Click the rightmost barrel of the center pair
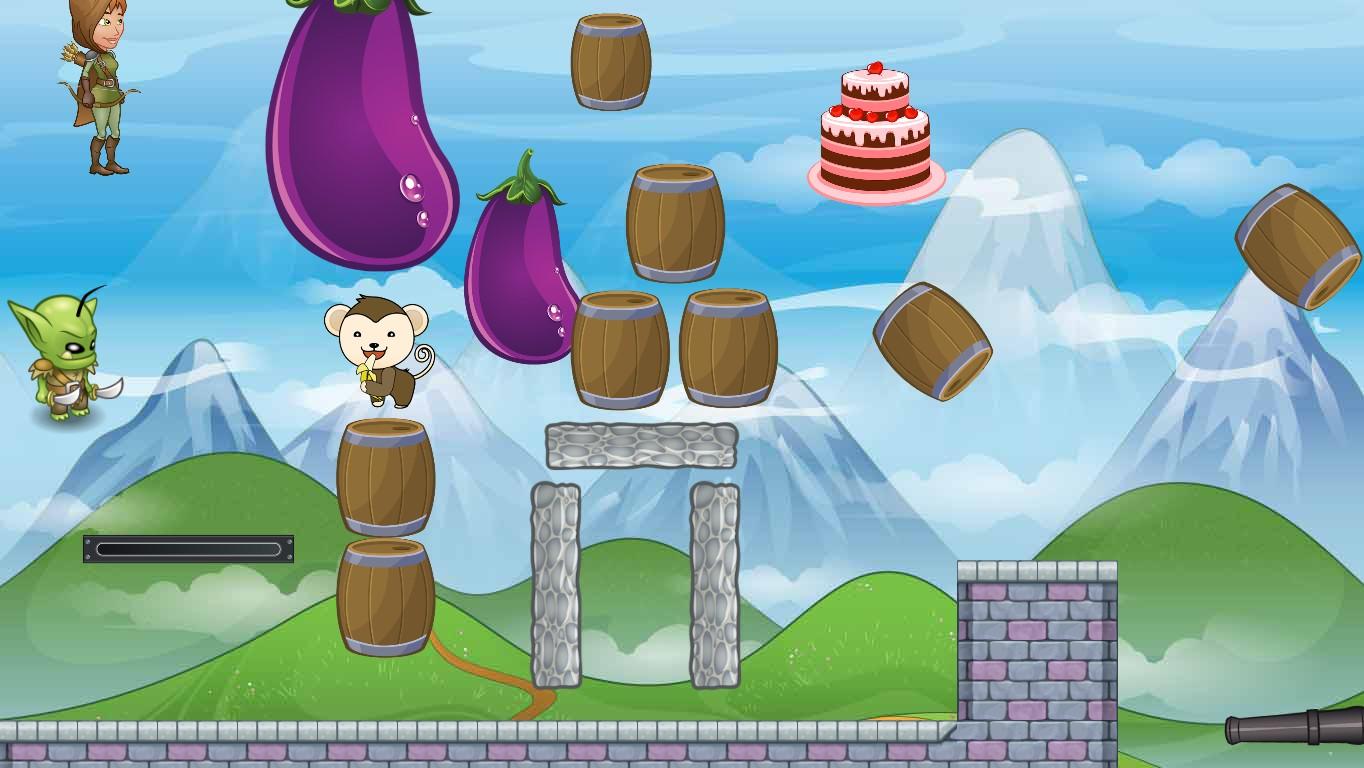 click(x=728, y=350)
